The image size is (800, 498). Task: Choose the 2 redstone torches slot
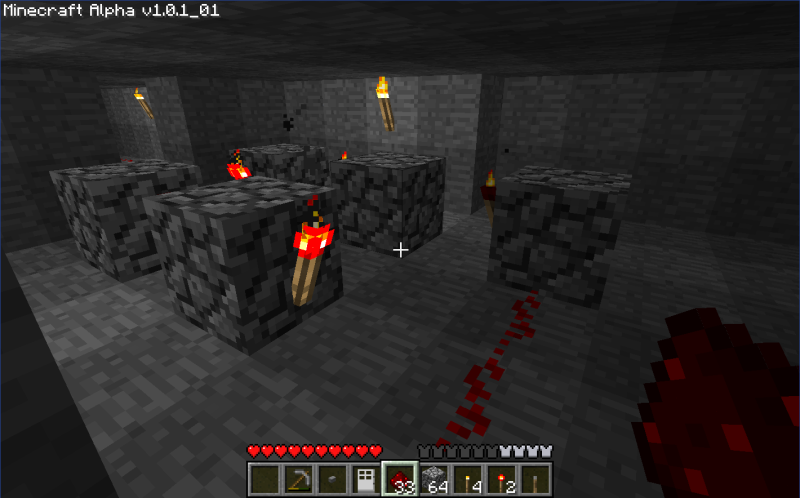(501, 479)
